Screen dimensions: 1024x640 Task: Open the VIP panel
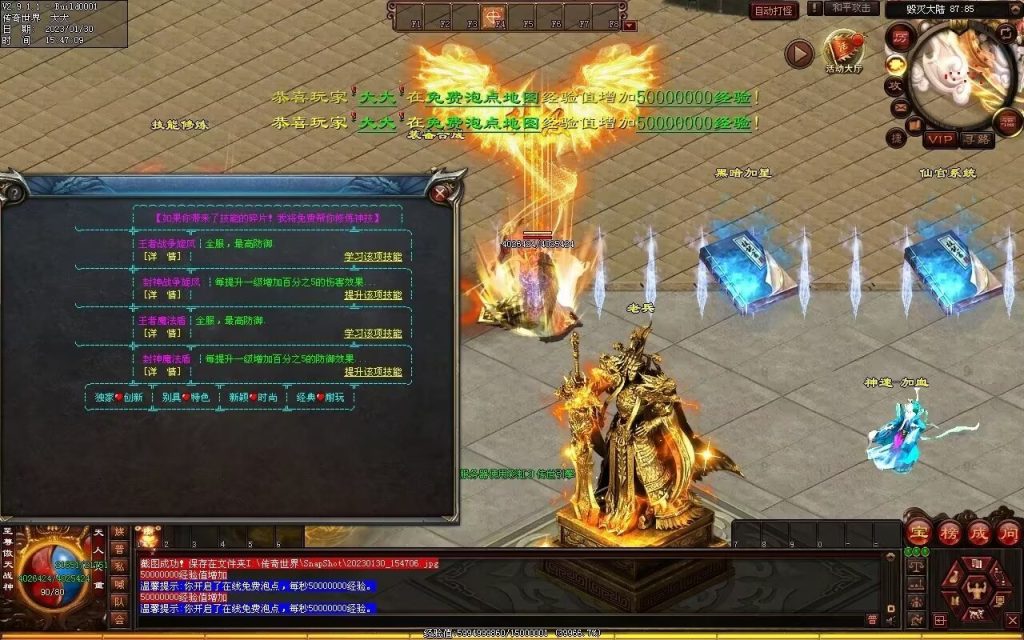[939, 139]
